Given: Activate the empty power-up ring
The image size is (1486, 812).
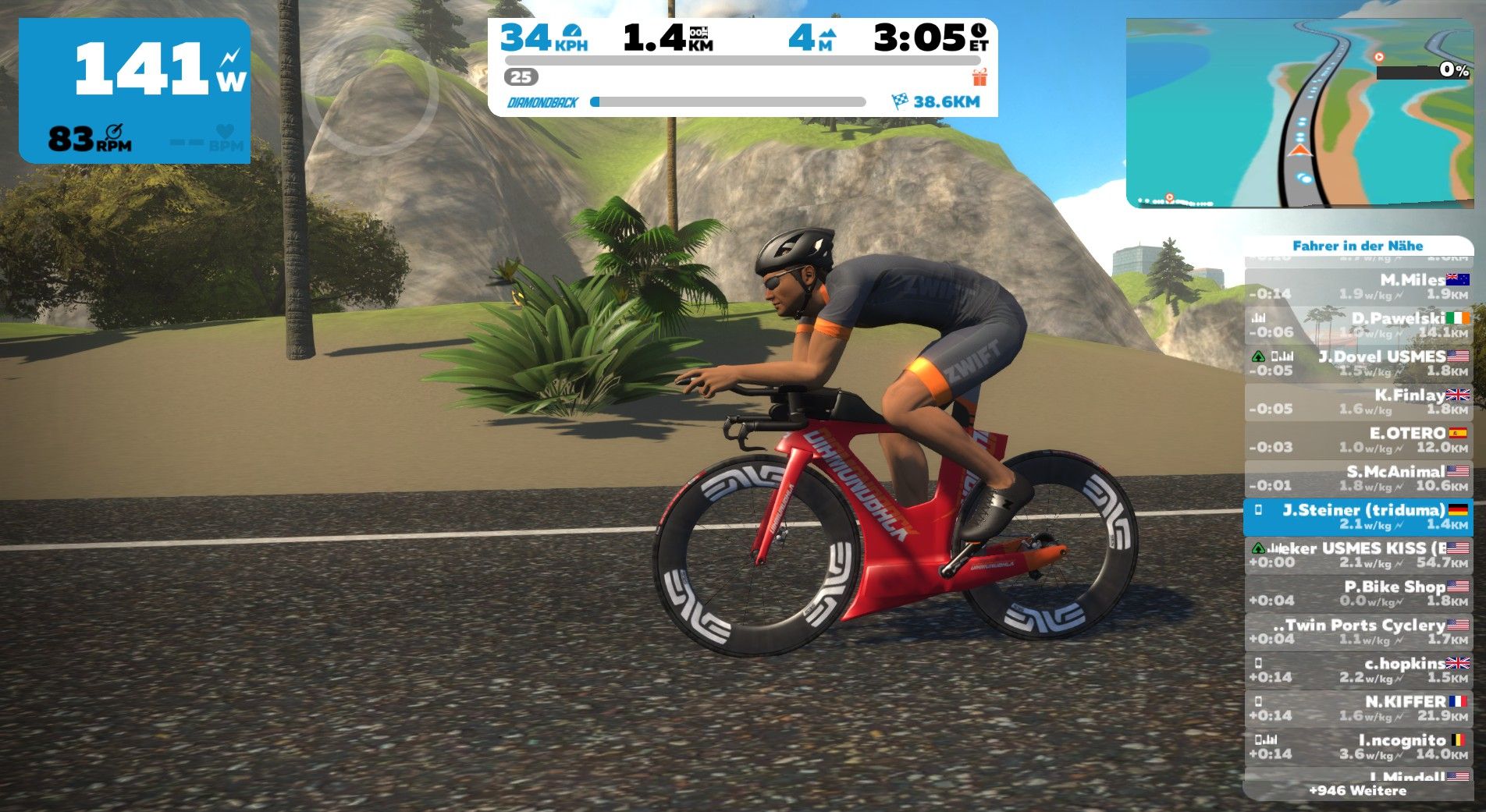Looking at the screenshot, I should pyautogui.click(x=371, y=92).
